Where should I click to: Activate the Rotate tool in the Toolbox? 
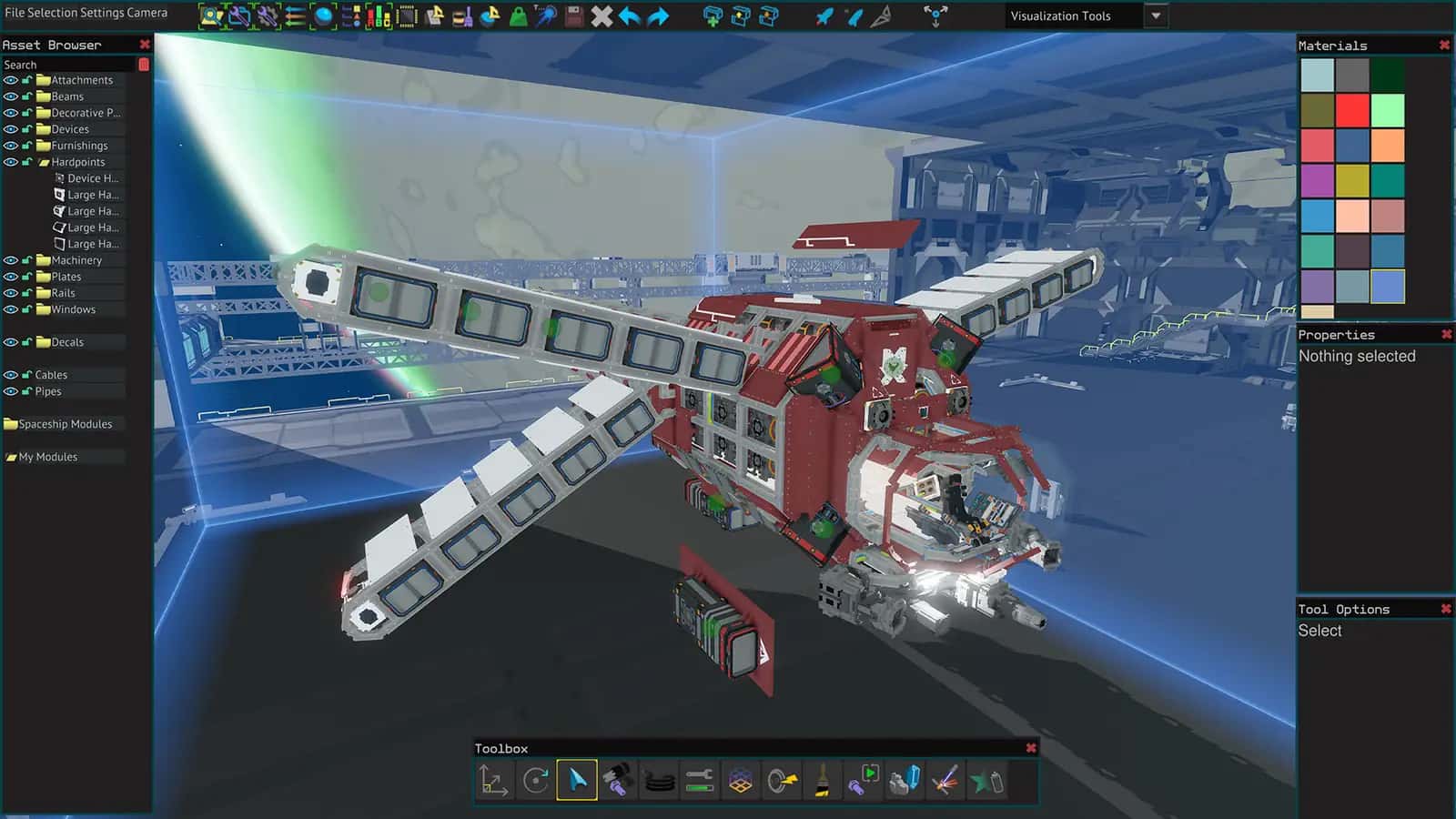click(536, 781)
